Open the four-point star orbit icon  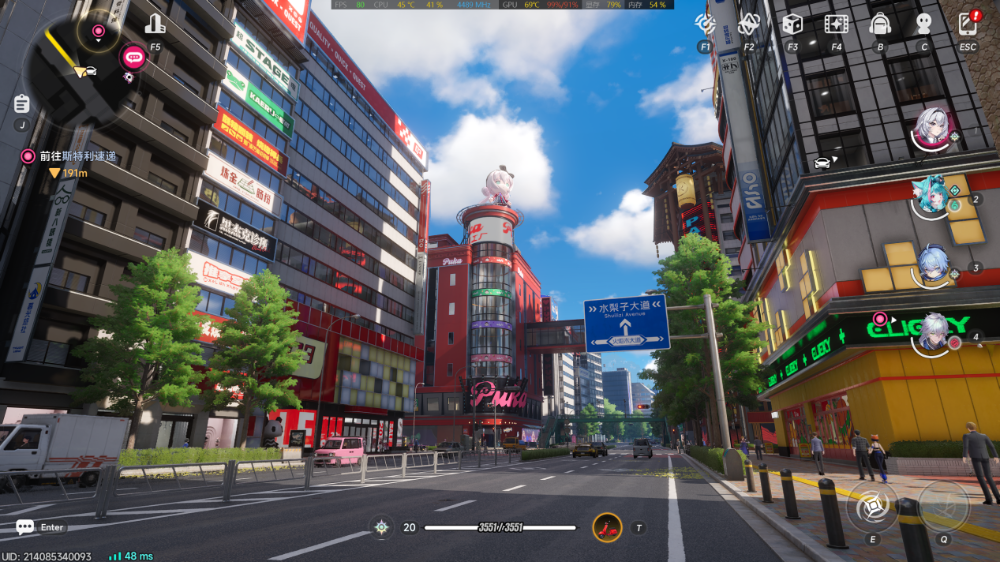point(749,23)
